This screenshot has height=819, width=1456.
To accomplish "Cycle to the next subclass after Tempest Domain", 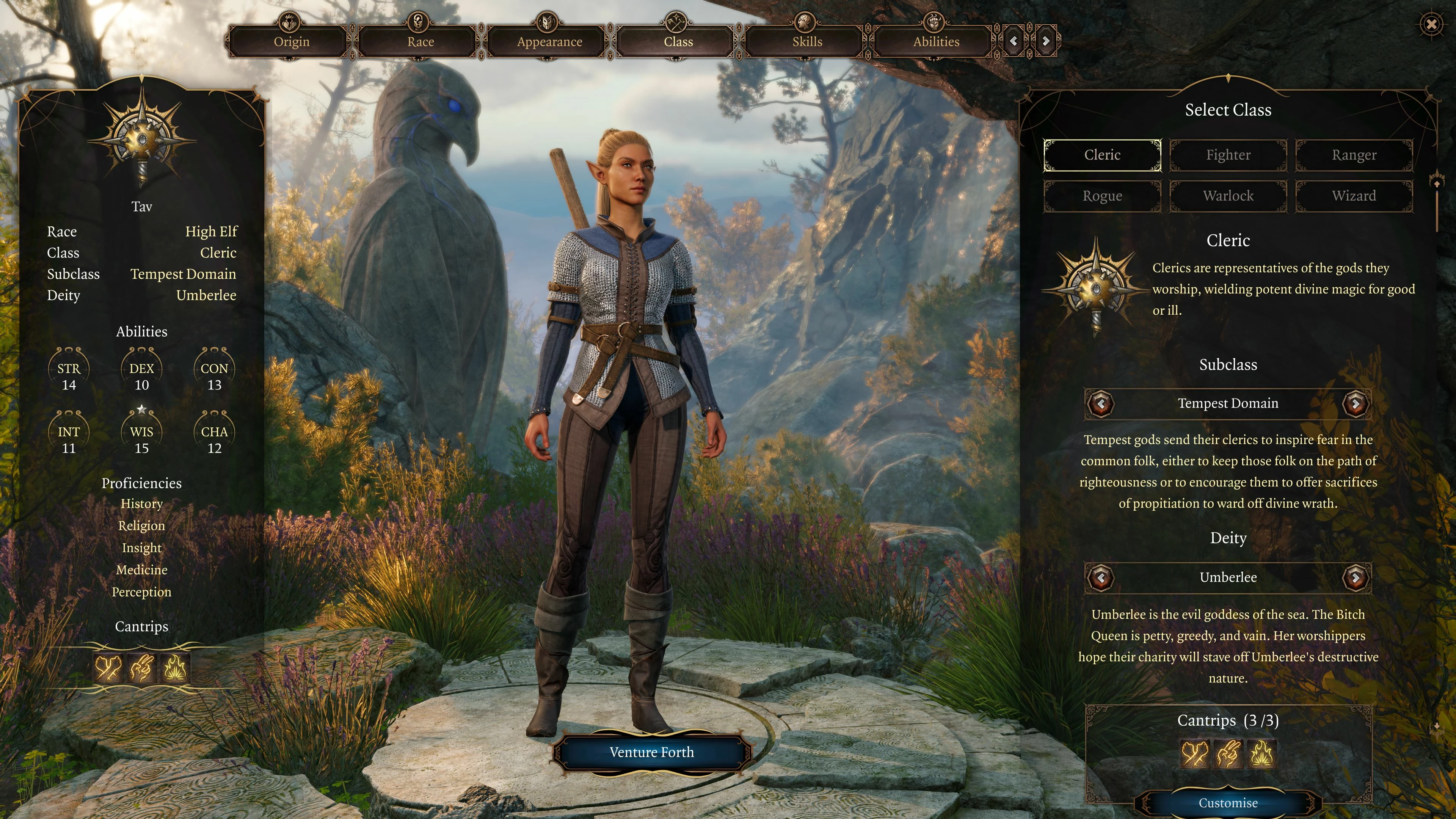I will (x=1356, y=403).
